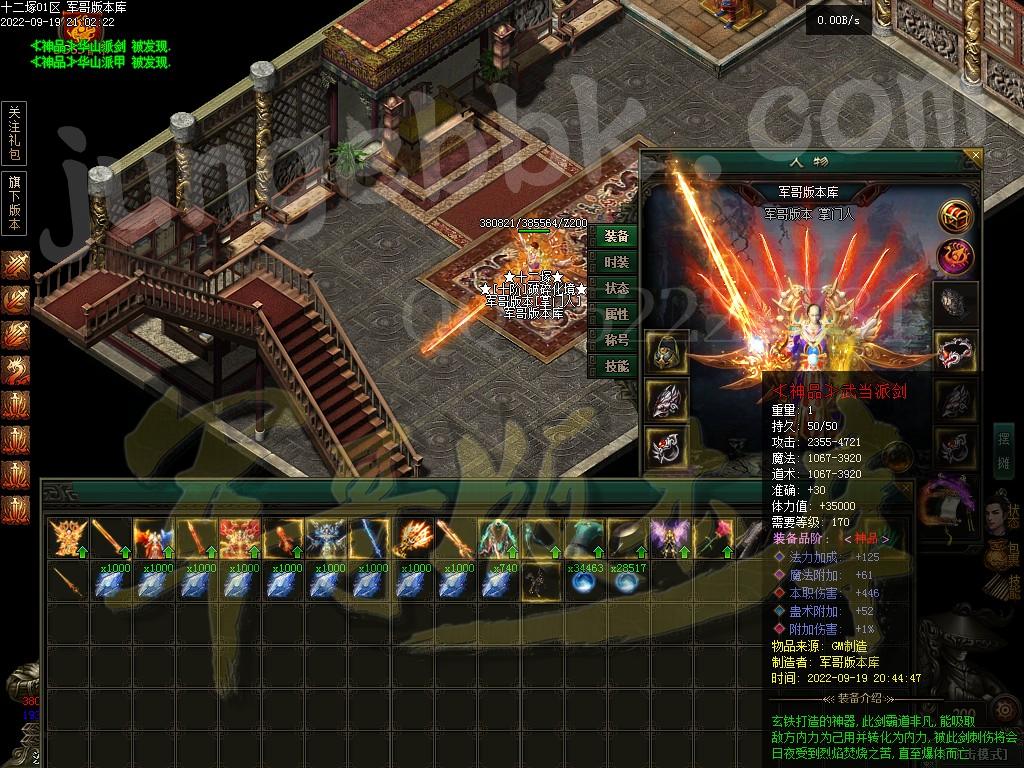The height and width of the screenshot is (768, 1024).
Task: Show the 状态 status tab
Action: click(x=617, y=288)
